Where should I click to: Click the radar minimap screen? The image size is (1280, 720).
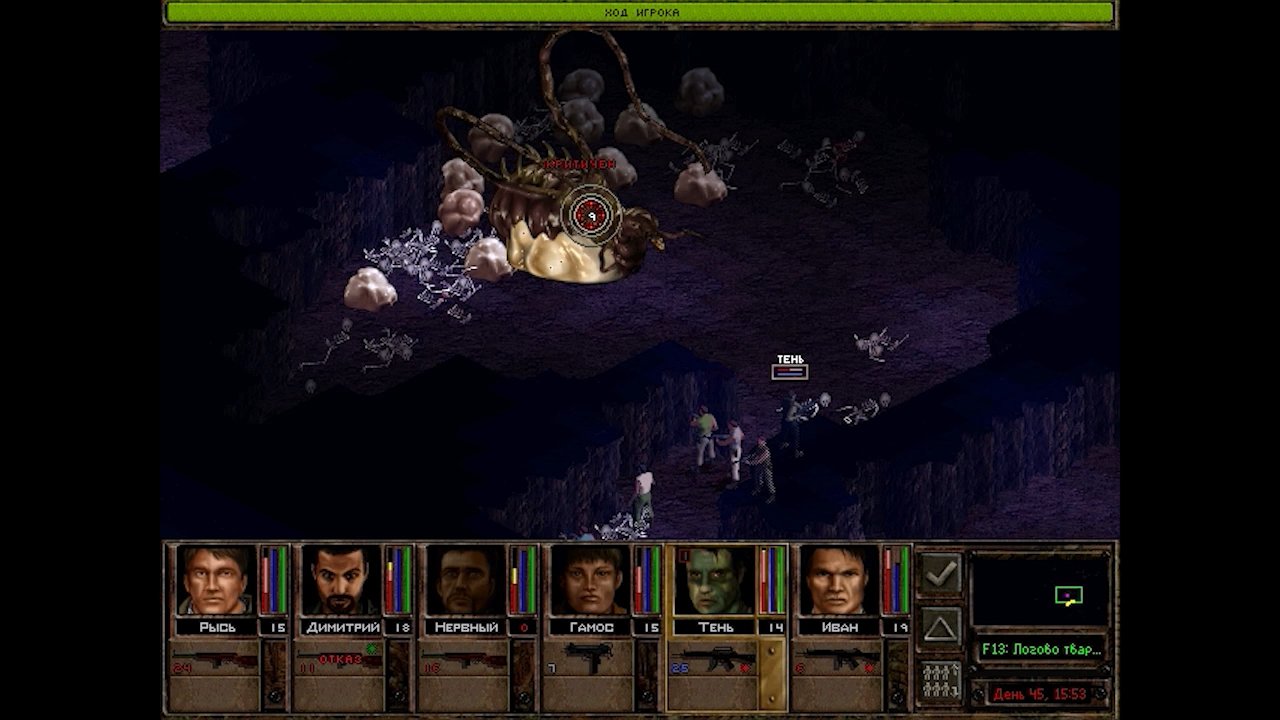[1040, 590]
